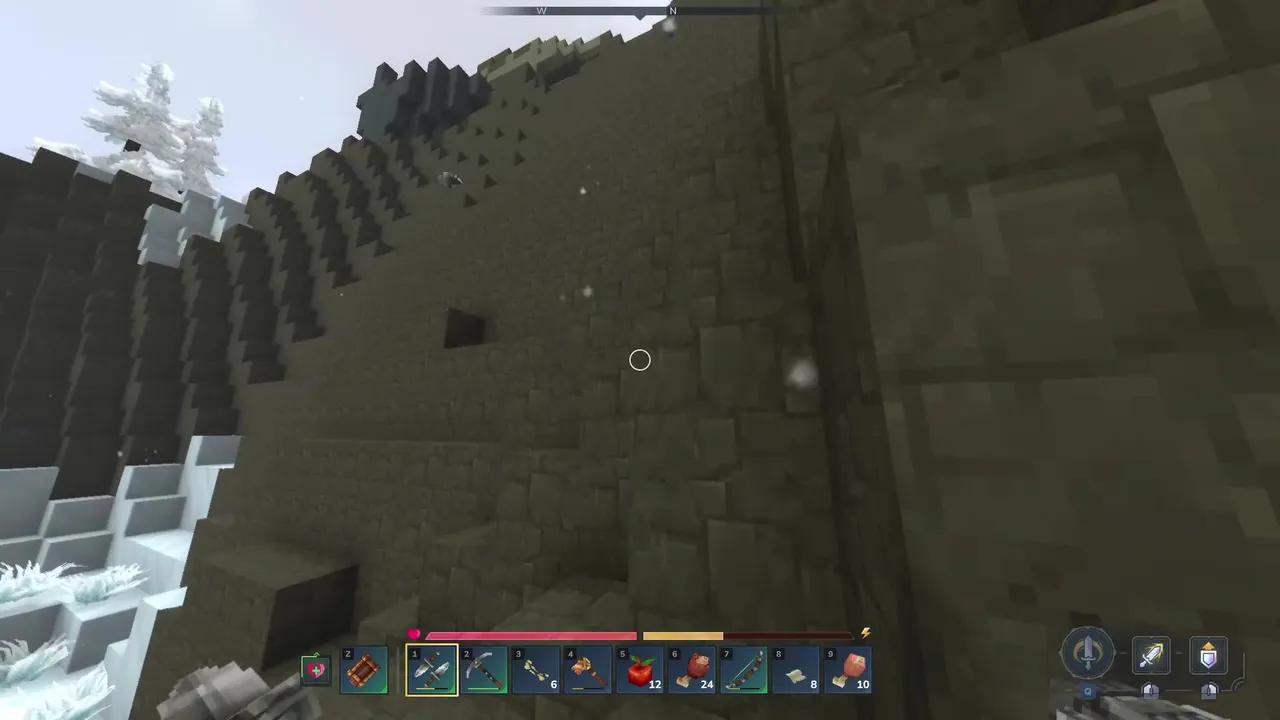
Task: Click the shield block ability icon
Action: (x=1208, y=655)
